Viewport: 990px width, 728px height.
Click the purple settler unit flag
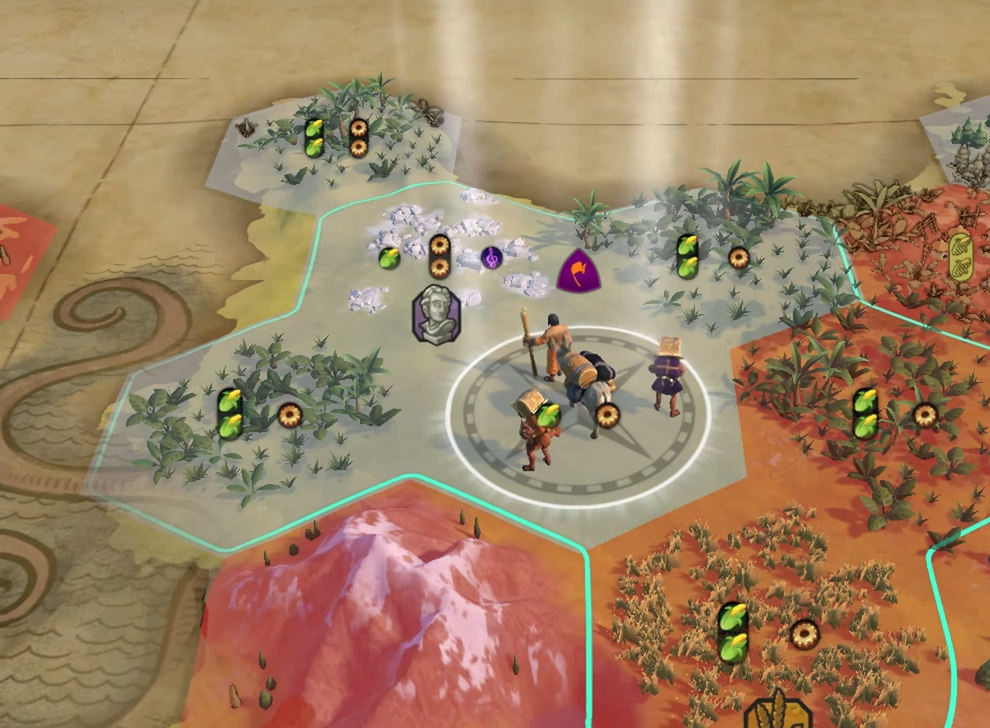tap(578, 272)
